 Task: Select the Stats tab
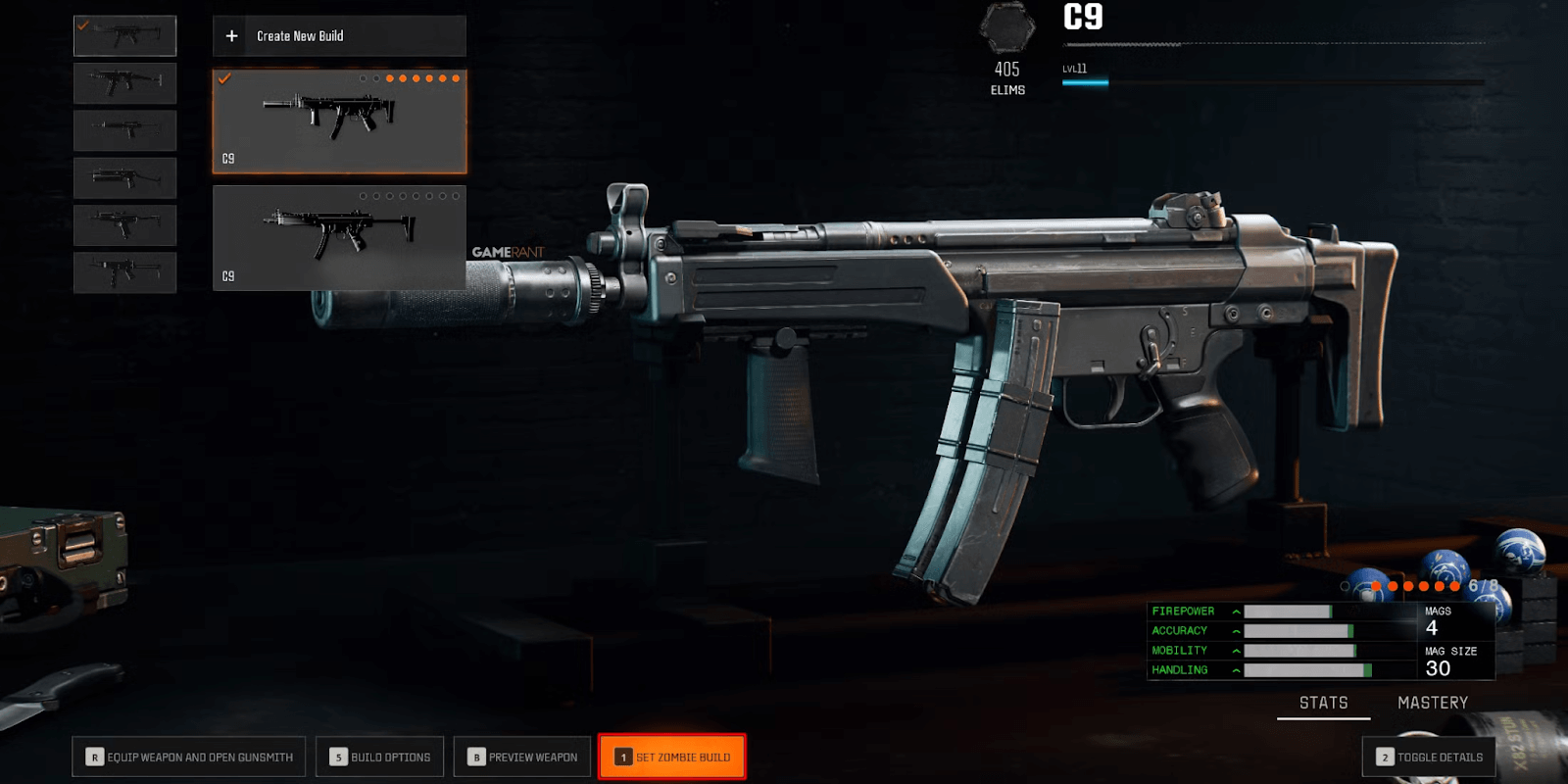pos(1323,703)
